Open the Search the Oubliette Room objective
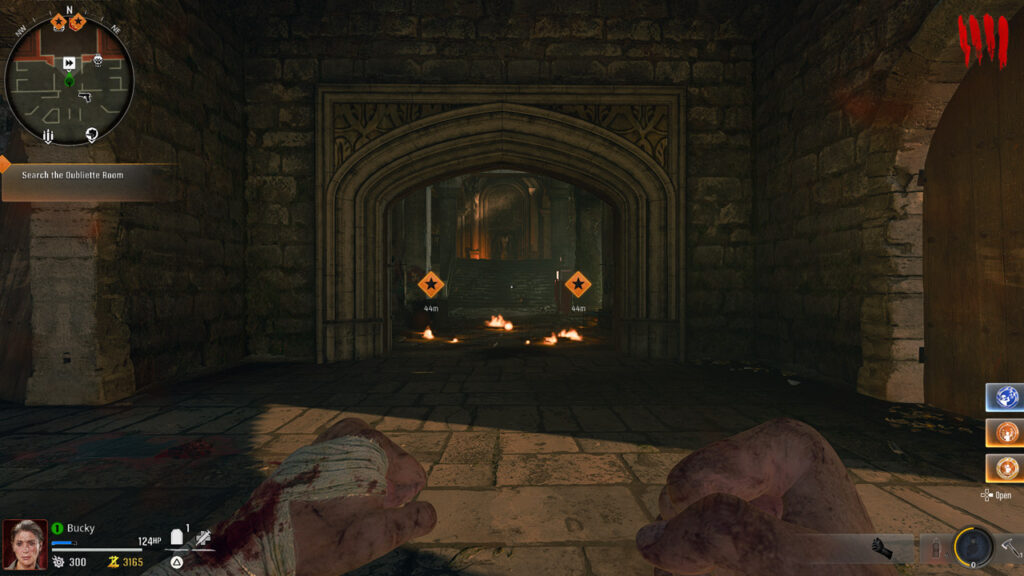Screen dimensions: 1024x576 (x=88, y=175)
